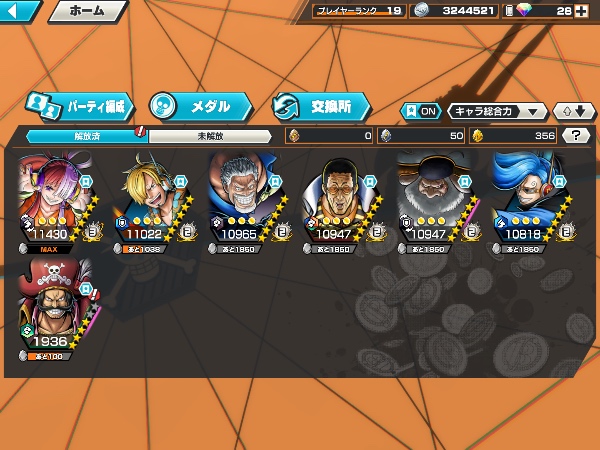Open the 交換所 exchange shop
Screen dimensions: 600x450
point(320,105)
